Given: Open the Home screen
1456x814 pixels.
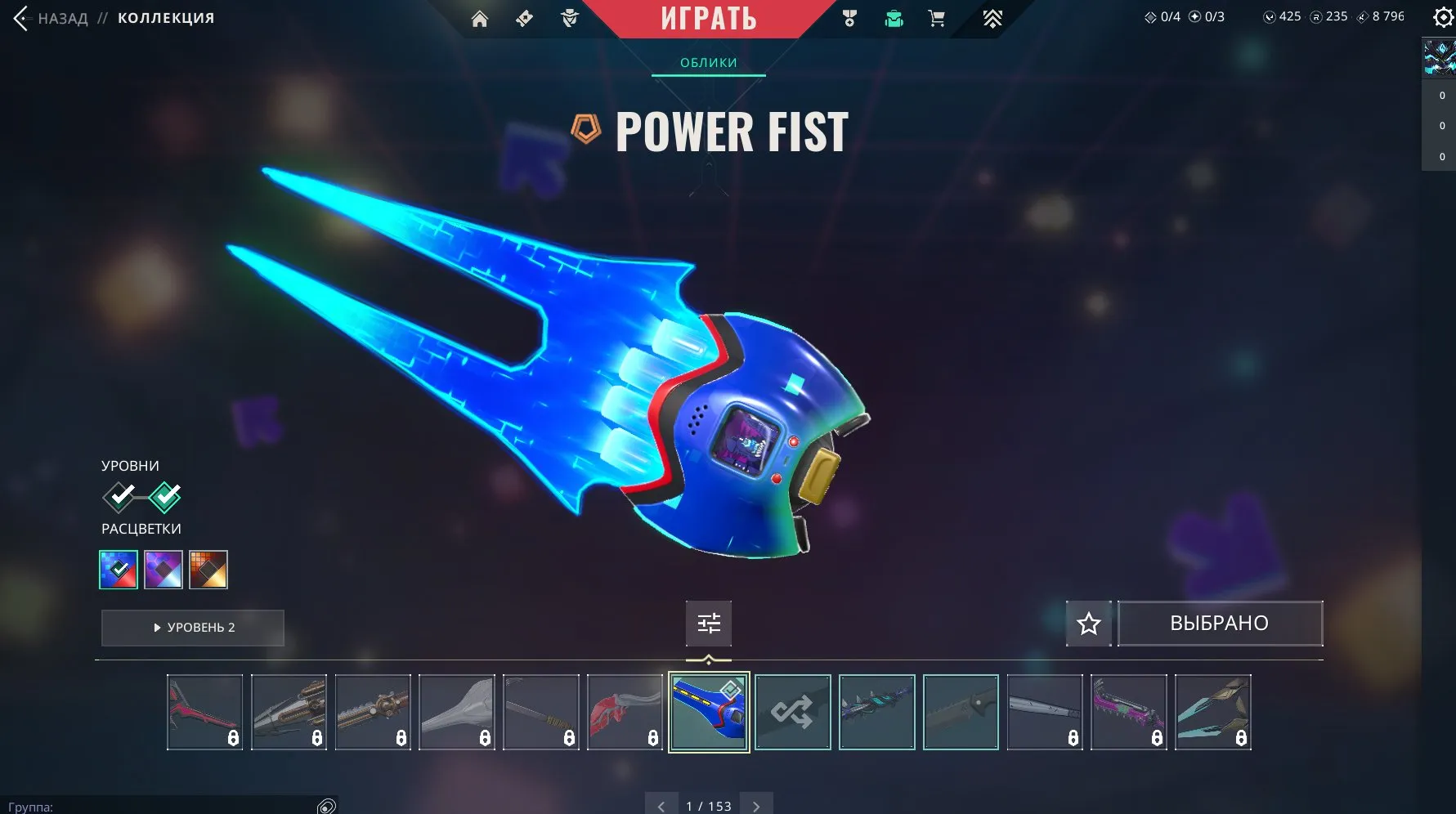Looking at the screenshot, I should [x=479, y=18].
